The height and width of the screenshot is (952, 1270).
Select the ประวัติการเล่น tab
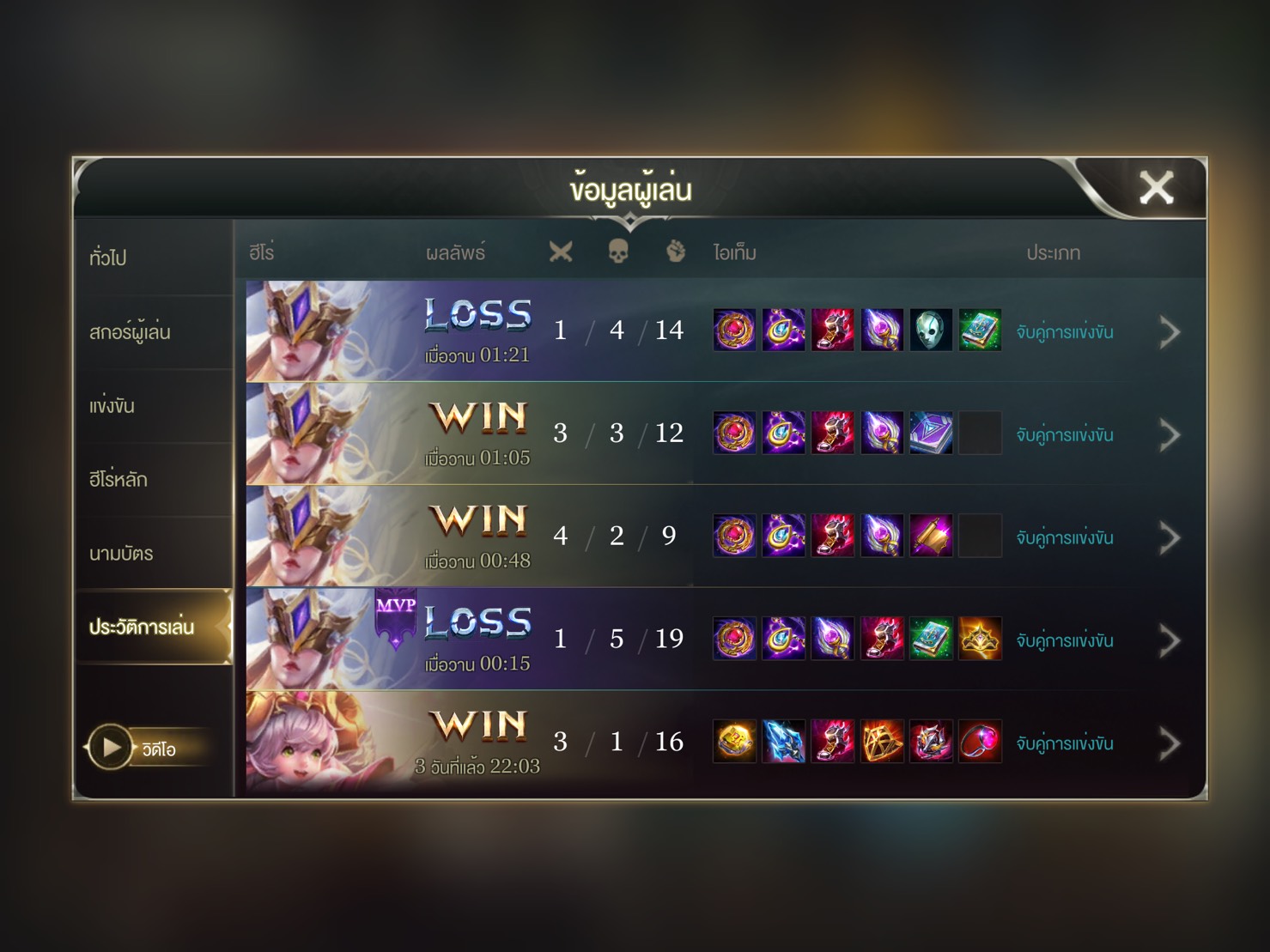(142, 627)
